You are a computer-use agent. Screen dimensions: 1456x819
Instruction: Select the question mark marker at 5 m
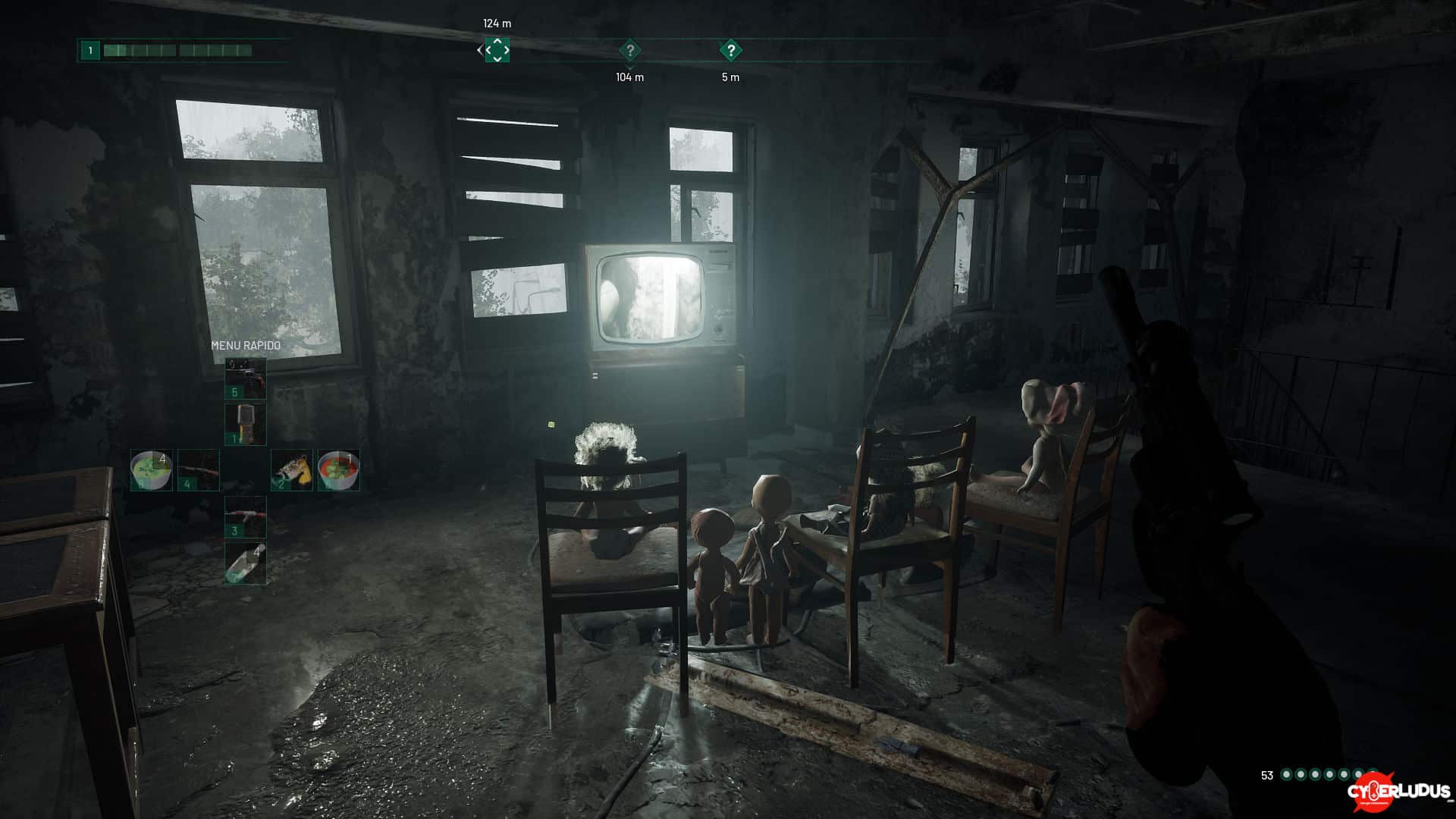point(730,51)
